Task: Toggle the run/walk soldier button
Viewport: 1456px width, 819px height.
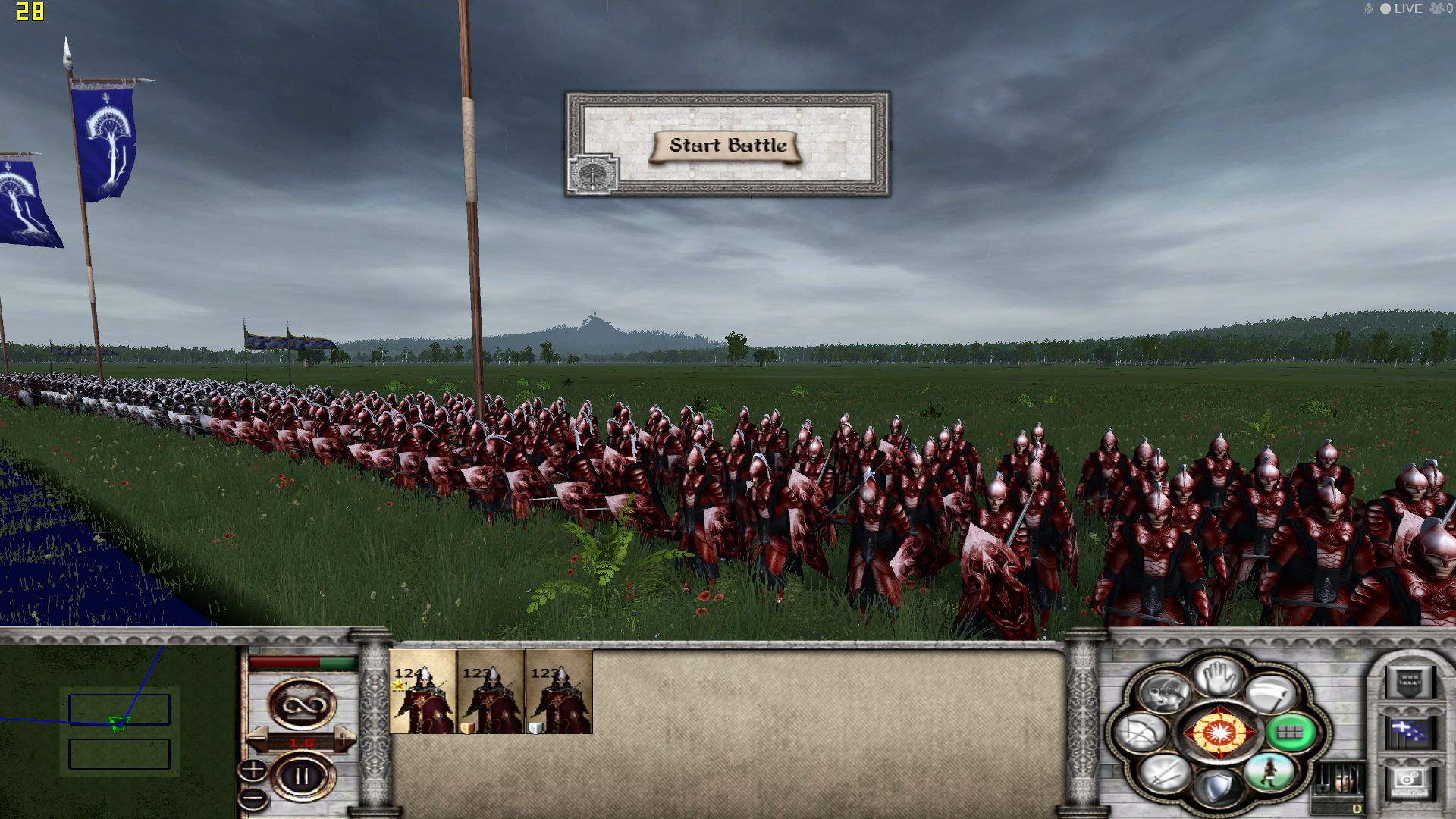Action: [x=1269, y=772]
